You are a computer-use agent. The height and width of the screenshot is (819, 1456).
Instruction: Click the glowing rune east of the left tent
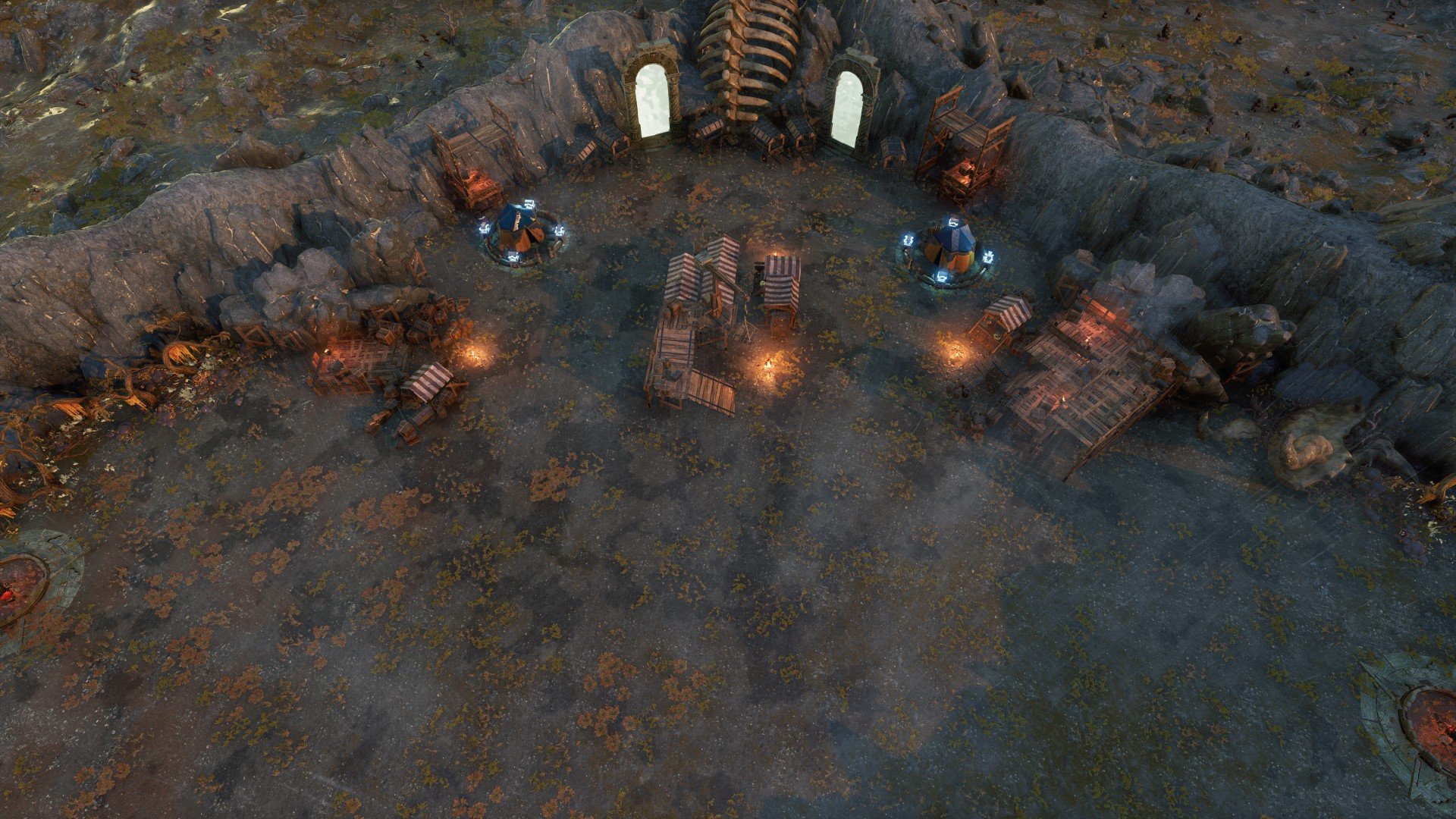pyautogui.click(x=560, y=231)
